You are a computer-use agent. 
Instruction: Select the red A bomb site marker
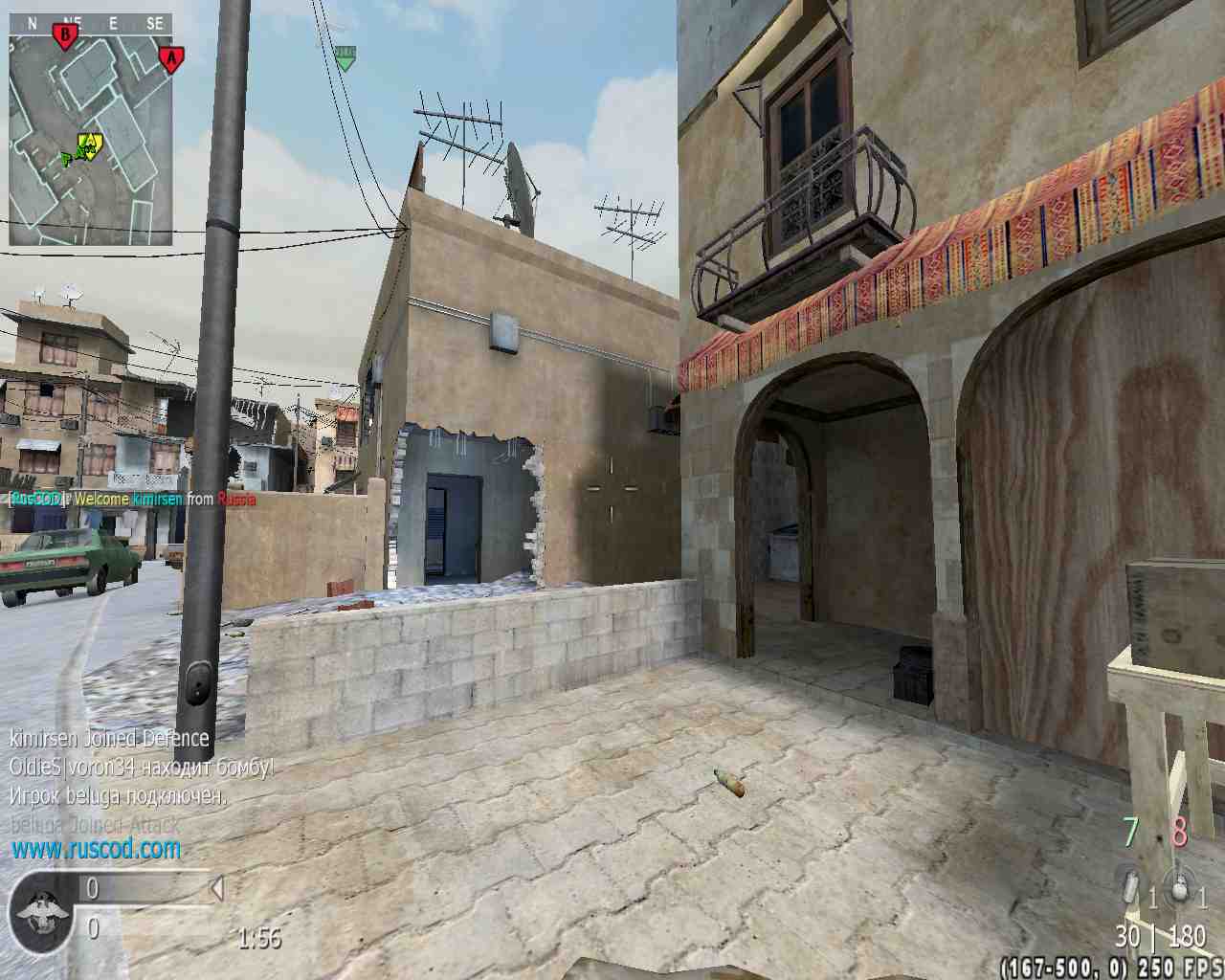(171, 59)
